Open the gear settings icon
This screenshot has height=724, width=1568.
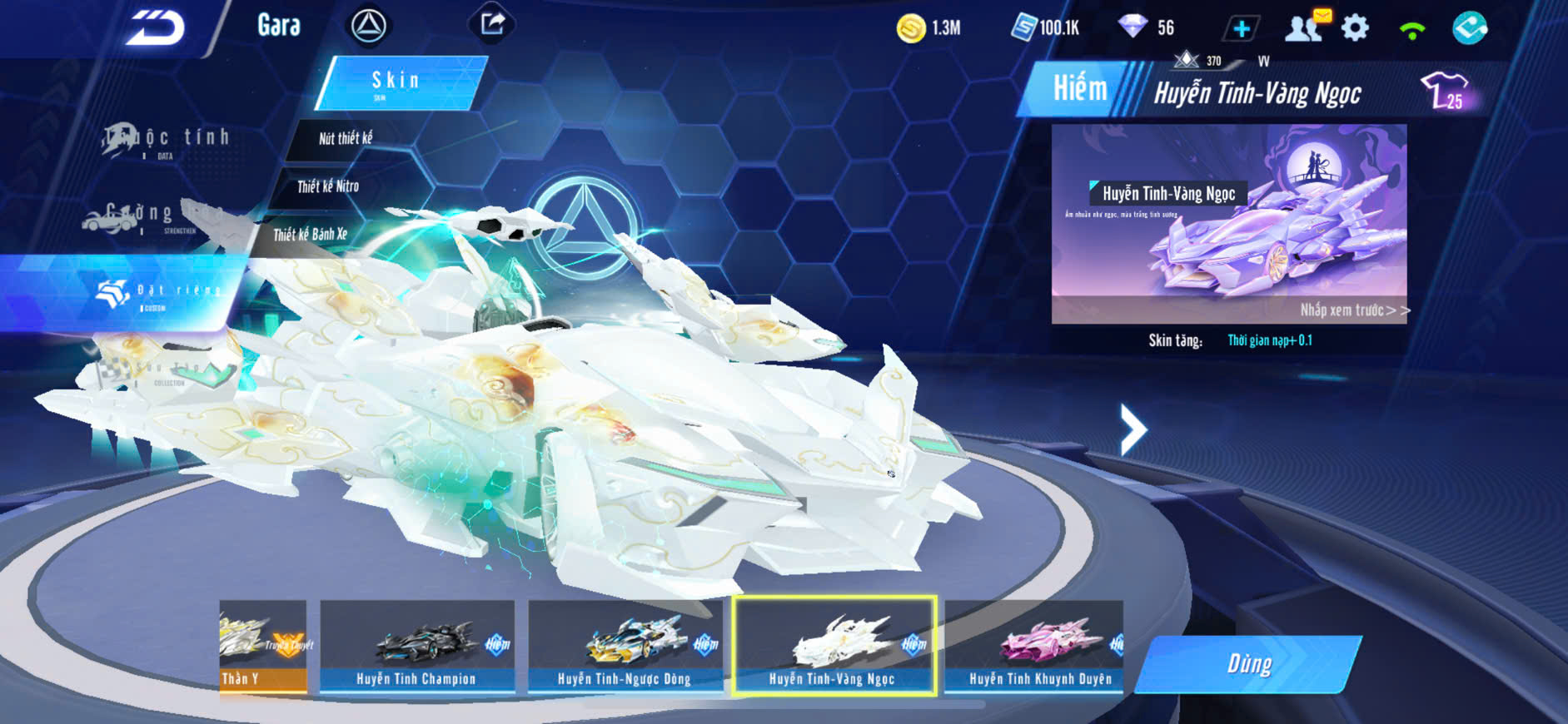[1355, 28]
